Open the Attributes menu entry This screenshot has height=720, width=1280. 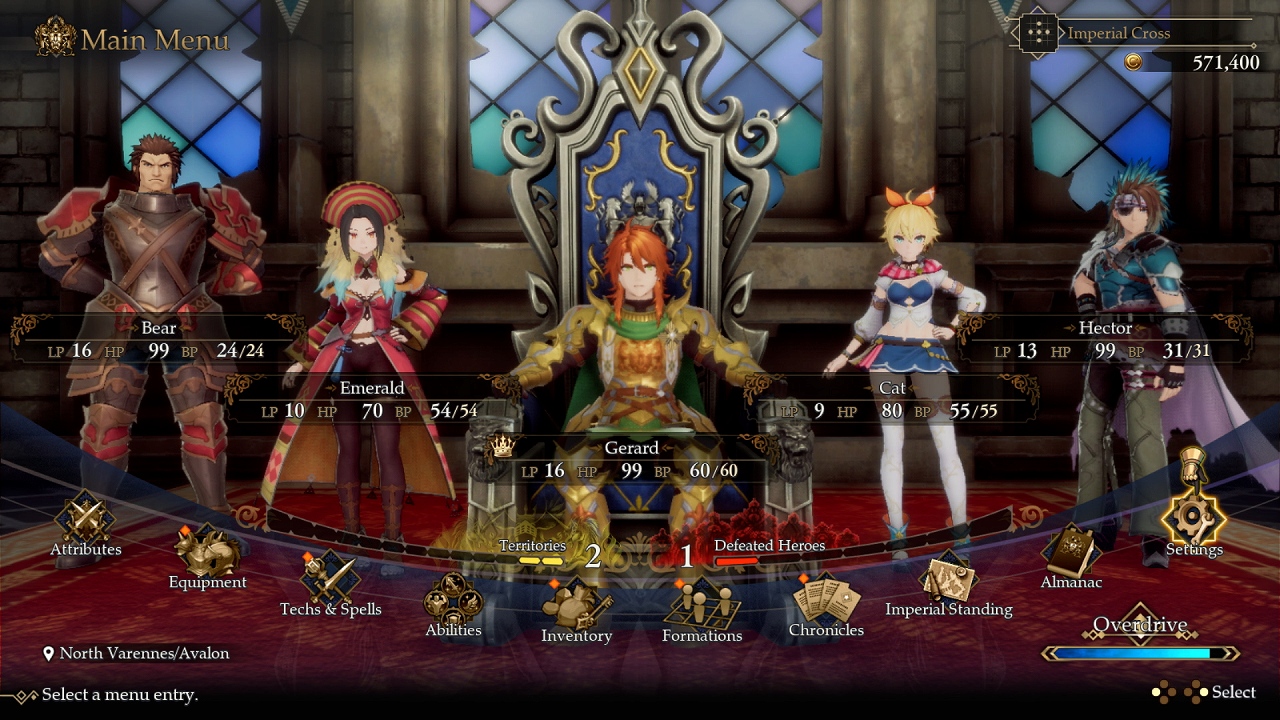[x=85, y=524]
